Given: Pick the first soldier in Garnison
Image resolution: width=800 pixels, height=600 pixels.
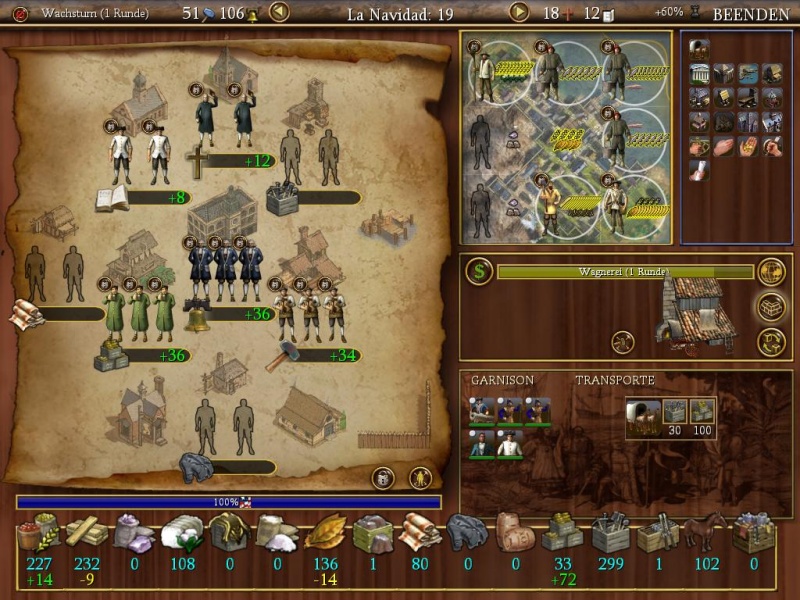Looking at the screenshot, I should click(481, 411).
